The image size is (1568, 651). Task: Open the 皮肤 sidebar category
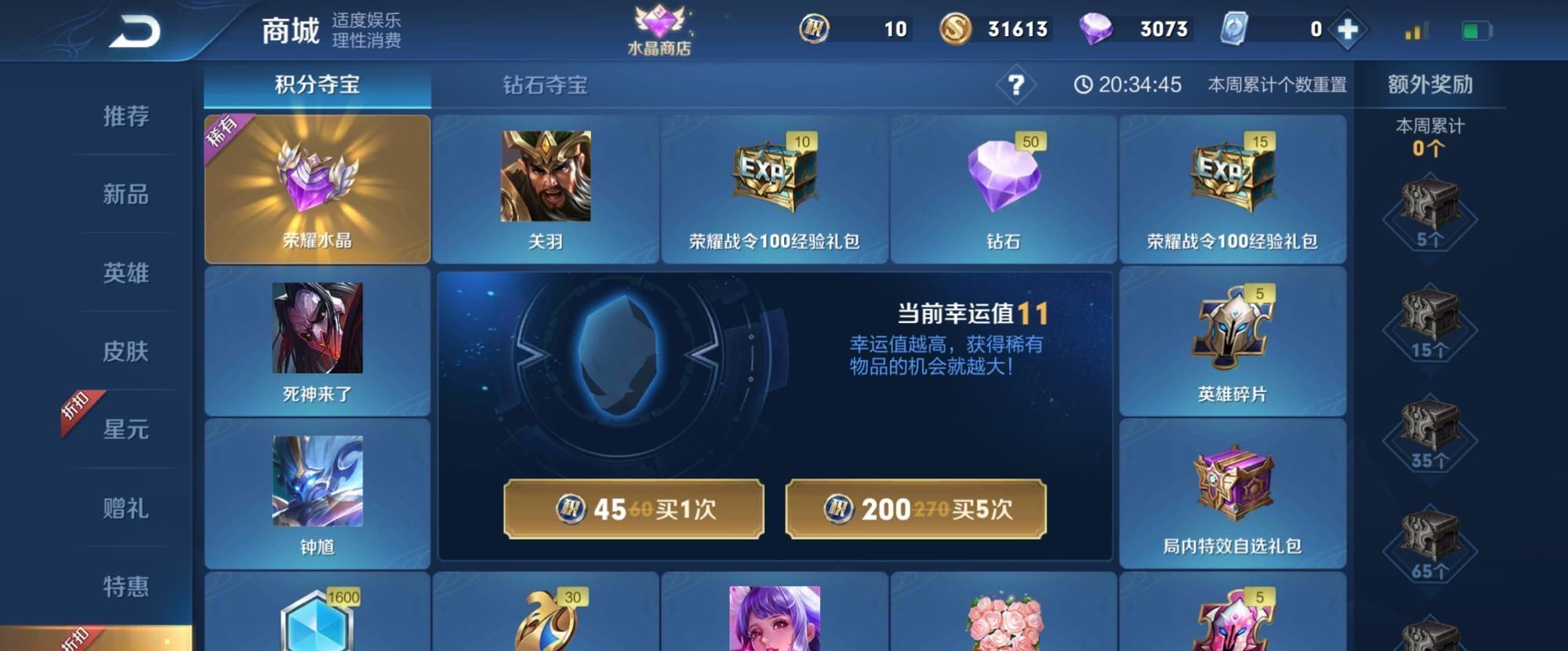[x=127, y=352]
